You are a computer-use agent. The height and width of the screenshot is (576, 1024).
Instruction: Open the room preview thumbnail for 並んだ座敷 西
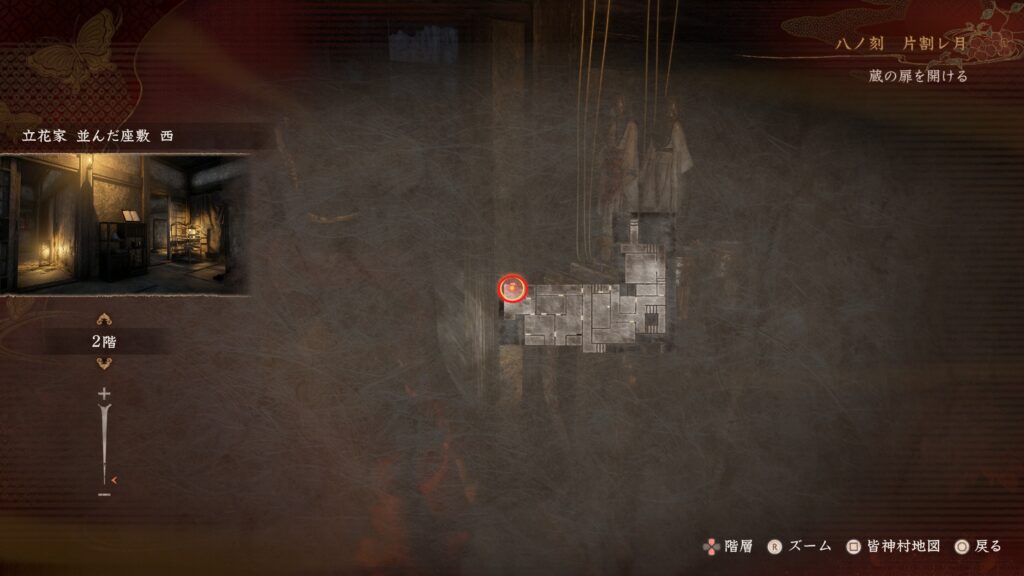(x=124, y=224)
